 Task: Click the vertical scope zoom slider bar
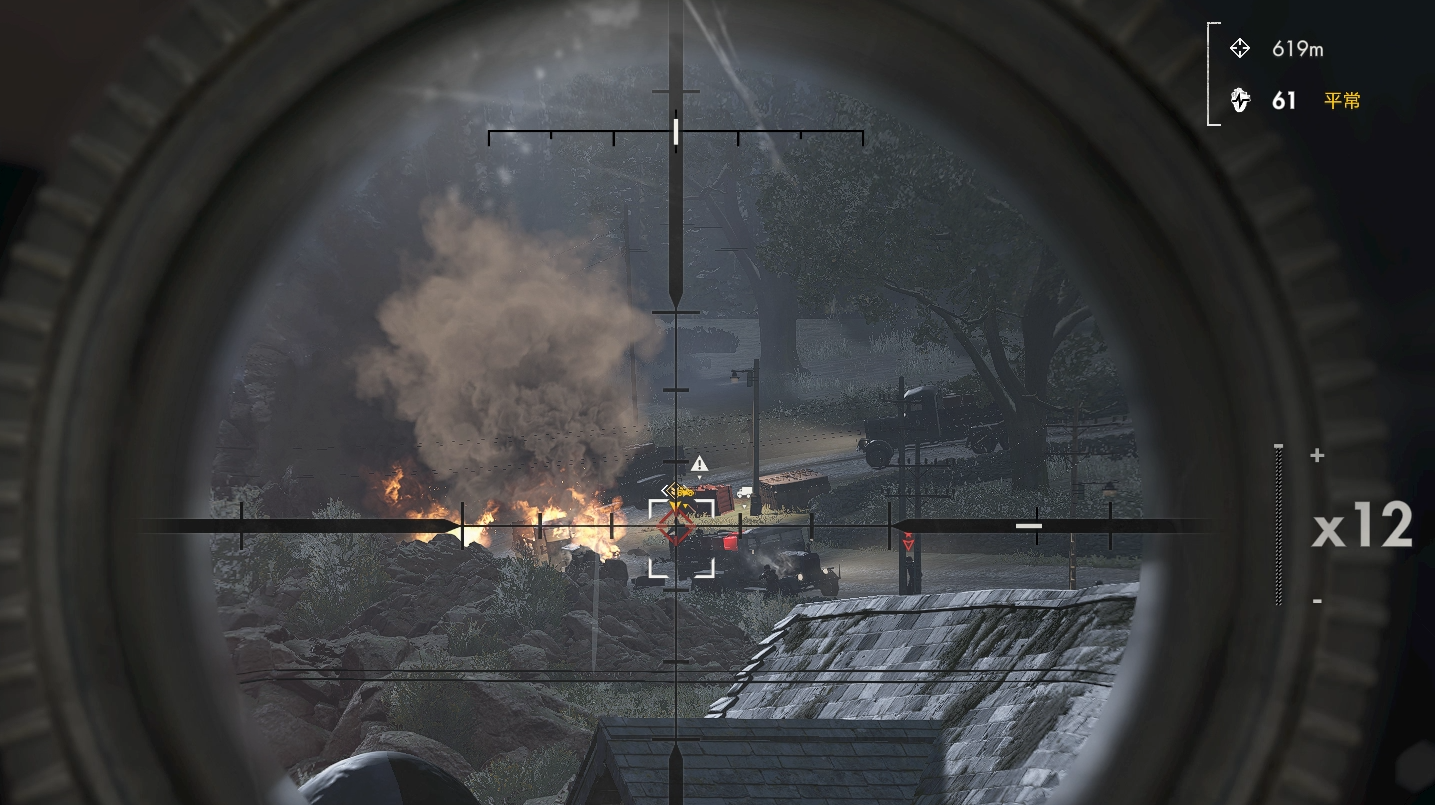point(1279,525)
